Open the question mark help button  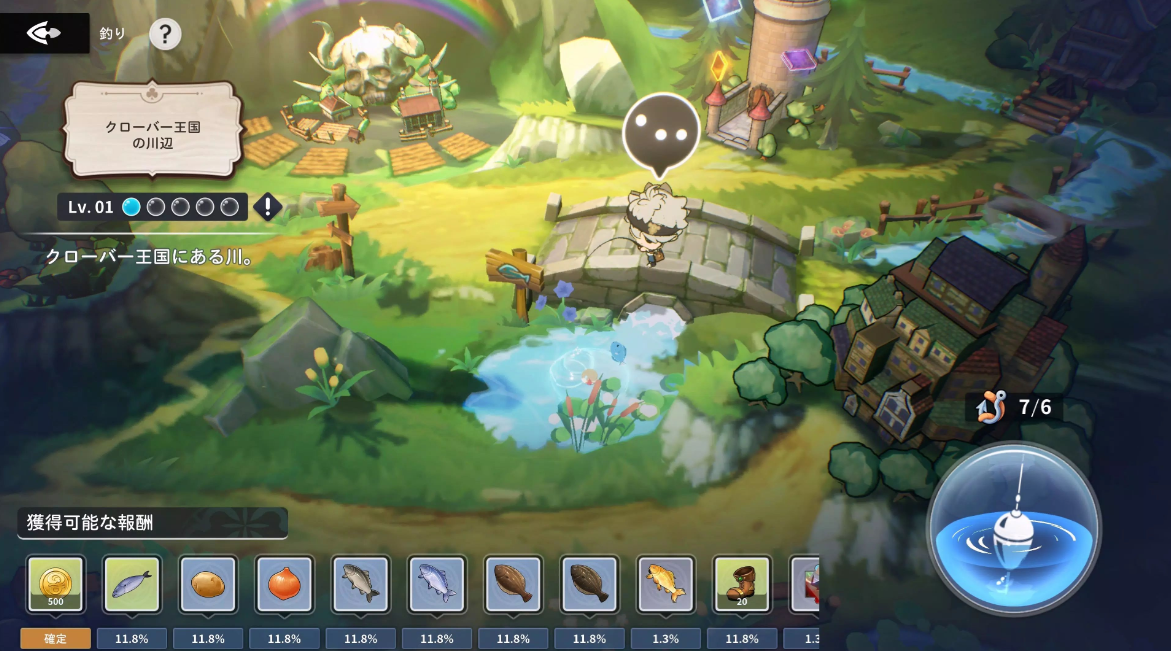coord(165,34)
